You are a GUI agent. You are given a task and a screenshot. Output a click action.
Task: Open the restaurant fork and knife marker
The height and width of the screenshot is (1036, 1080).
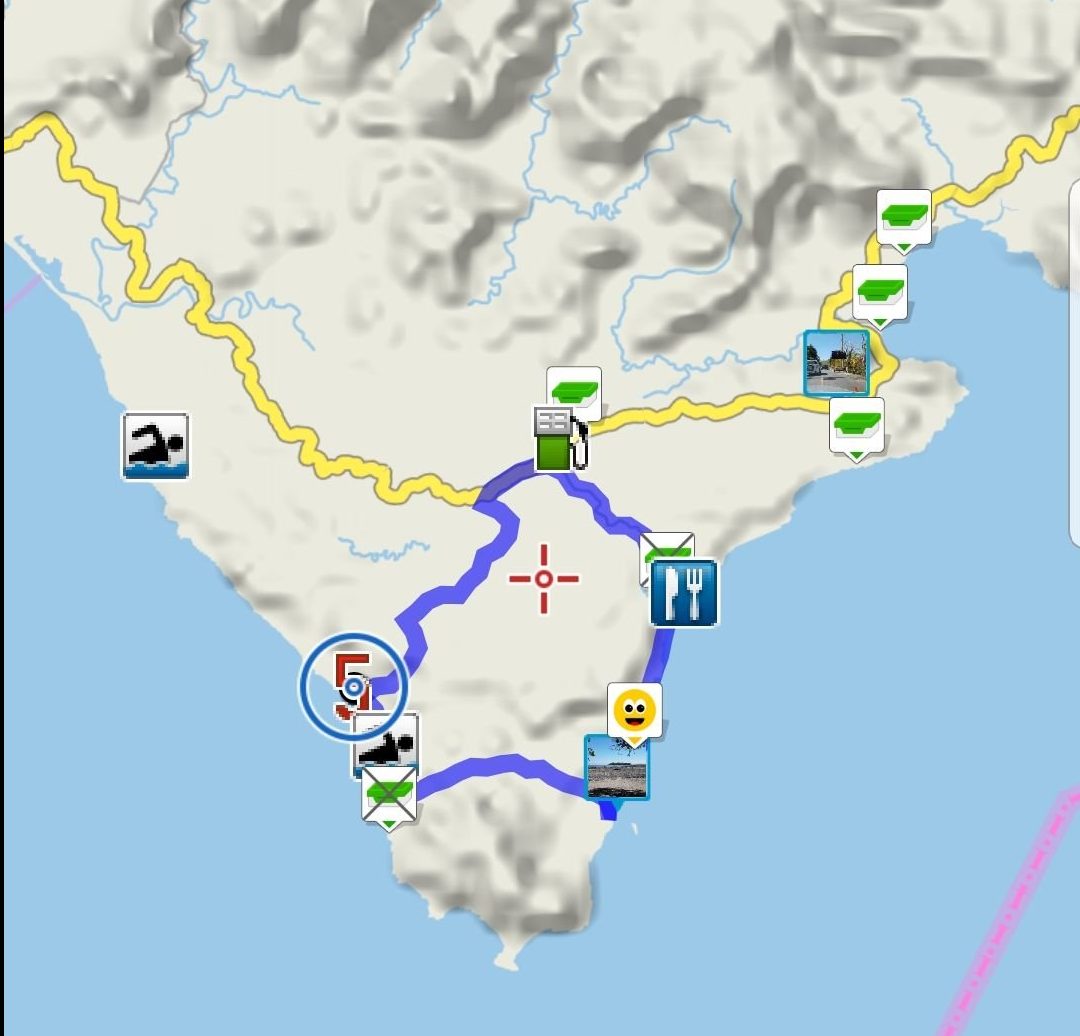[684, 593]
